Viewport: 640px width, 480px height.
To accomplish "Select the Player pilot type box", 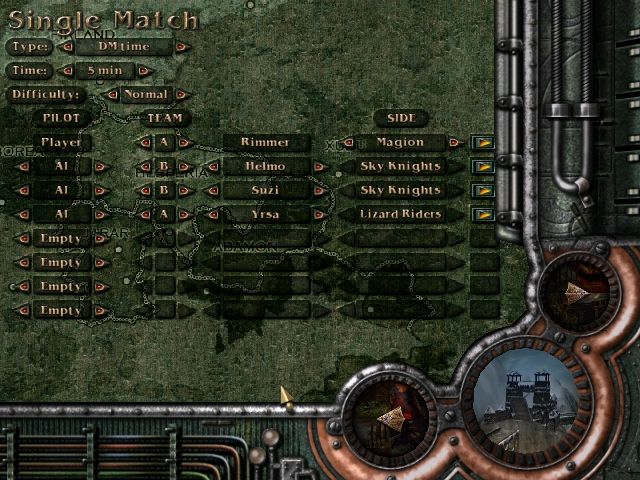I will (x=61, y=143).
